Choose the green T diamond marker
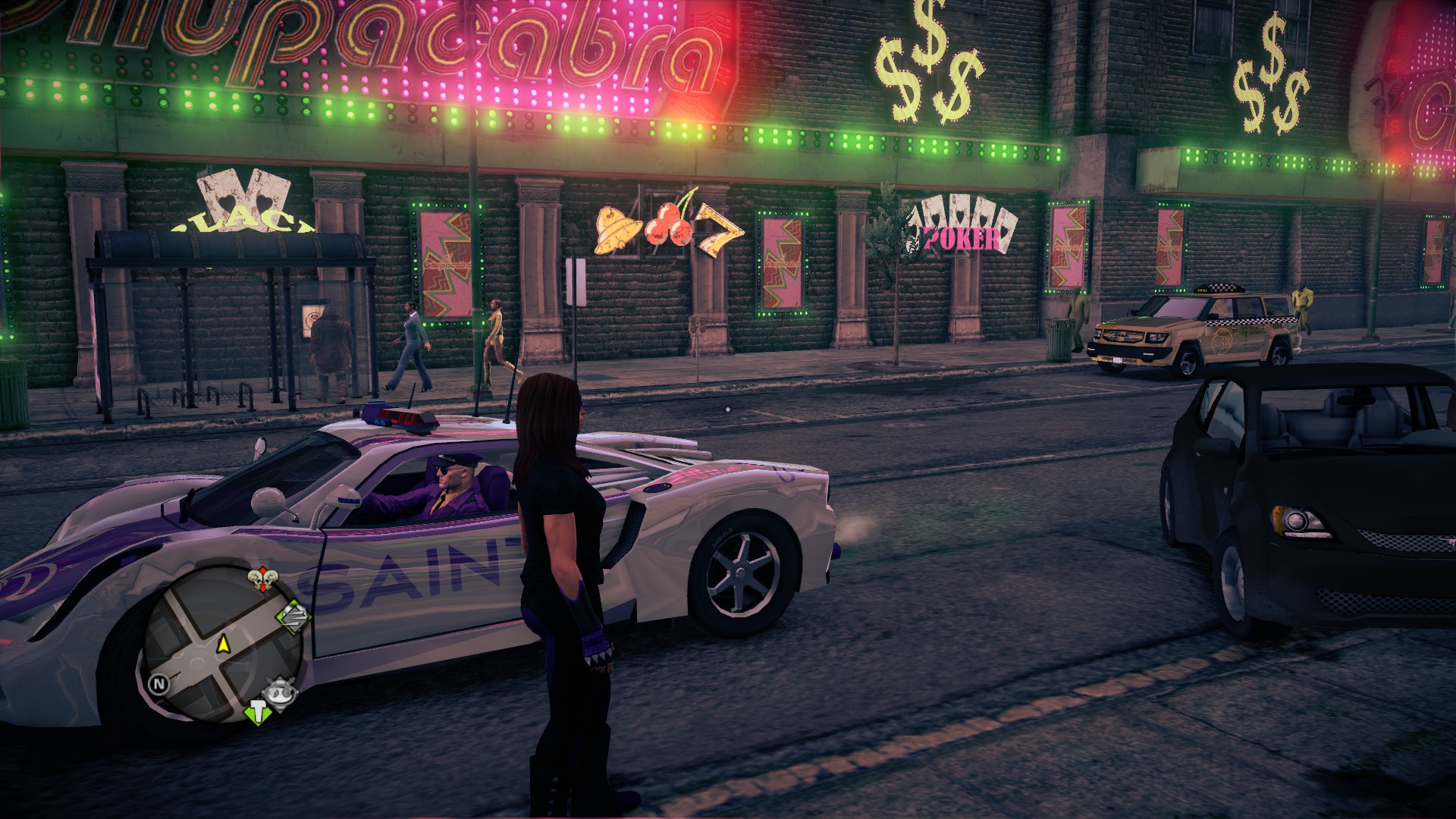Screen dimensions: 1456x819 pyautogui.click(x=258, y=713)
